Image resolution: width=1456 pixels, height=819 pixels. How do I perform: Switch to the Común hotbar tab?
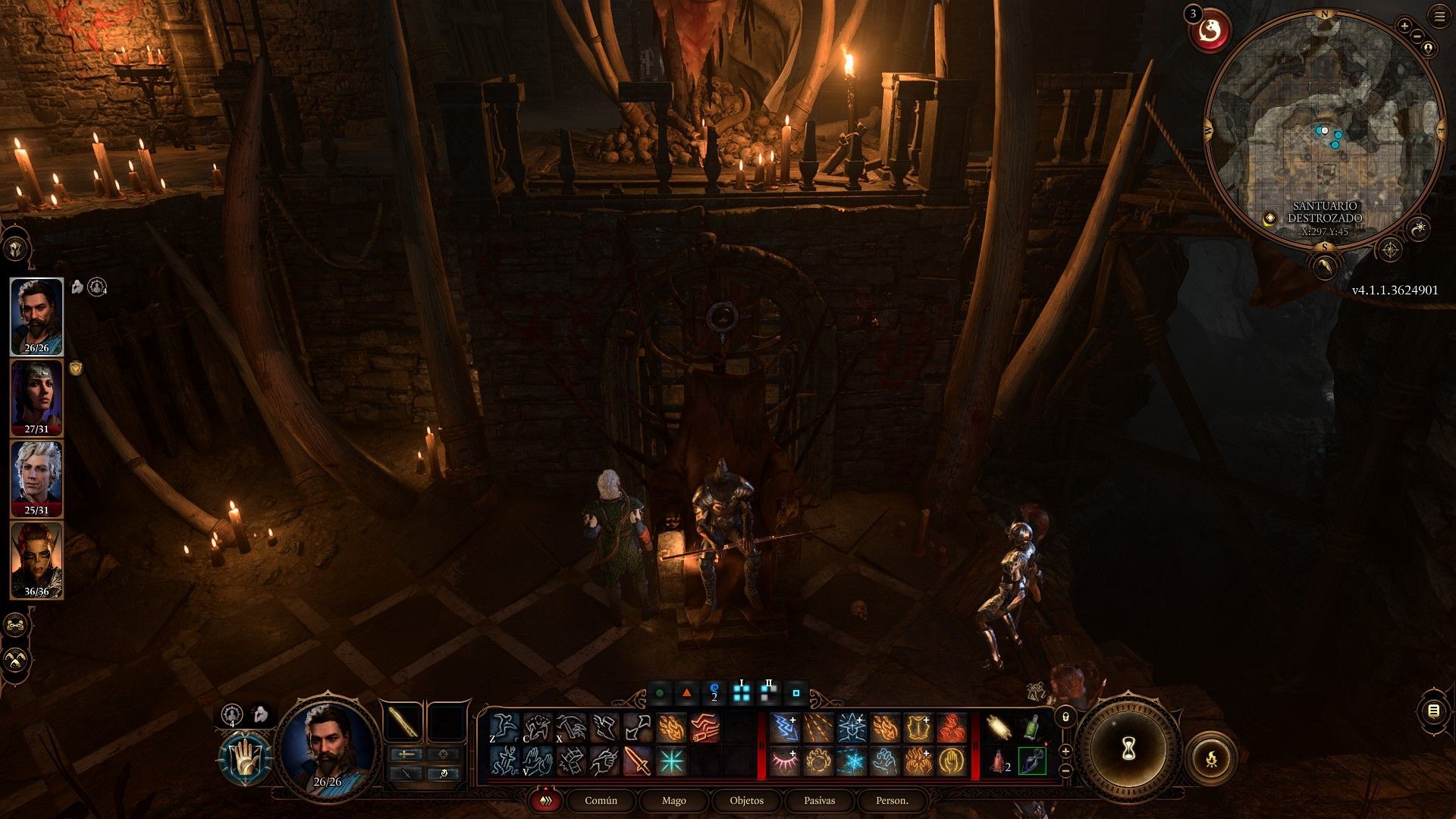(x=601, y=801)
